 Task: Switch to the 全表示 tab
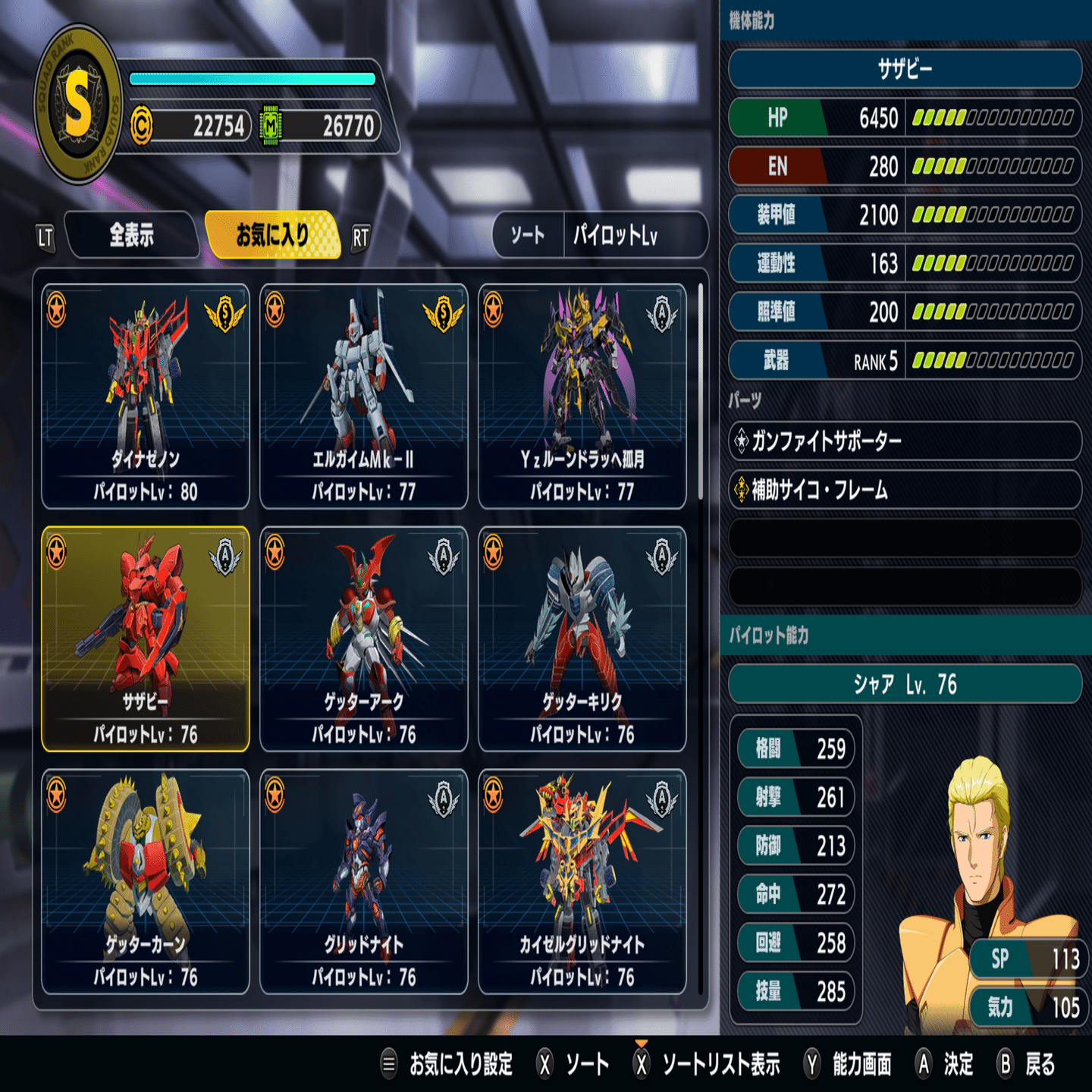point(132,236)
